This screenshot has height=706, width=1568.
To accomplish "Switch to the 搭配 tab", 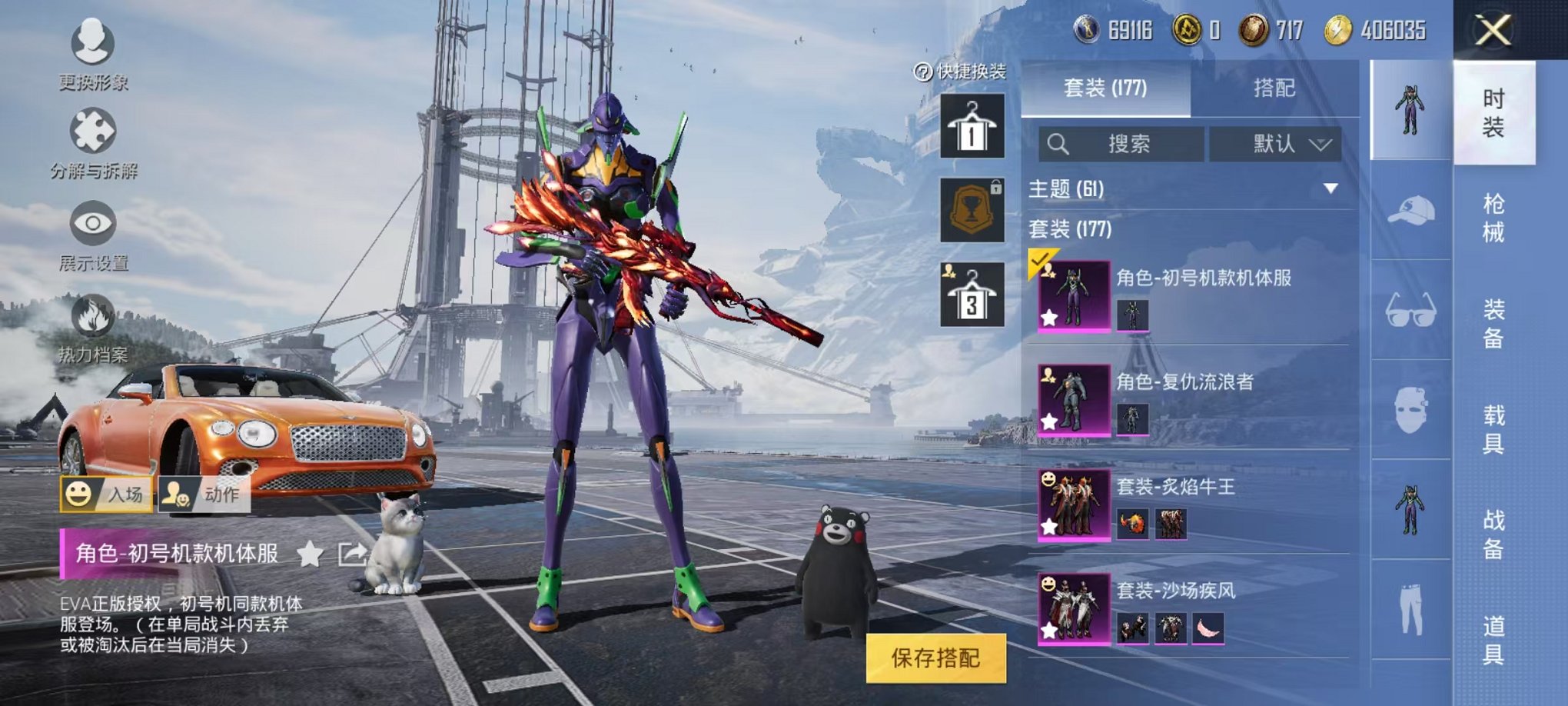I will tap(1274, 88).
